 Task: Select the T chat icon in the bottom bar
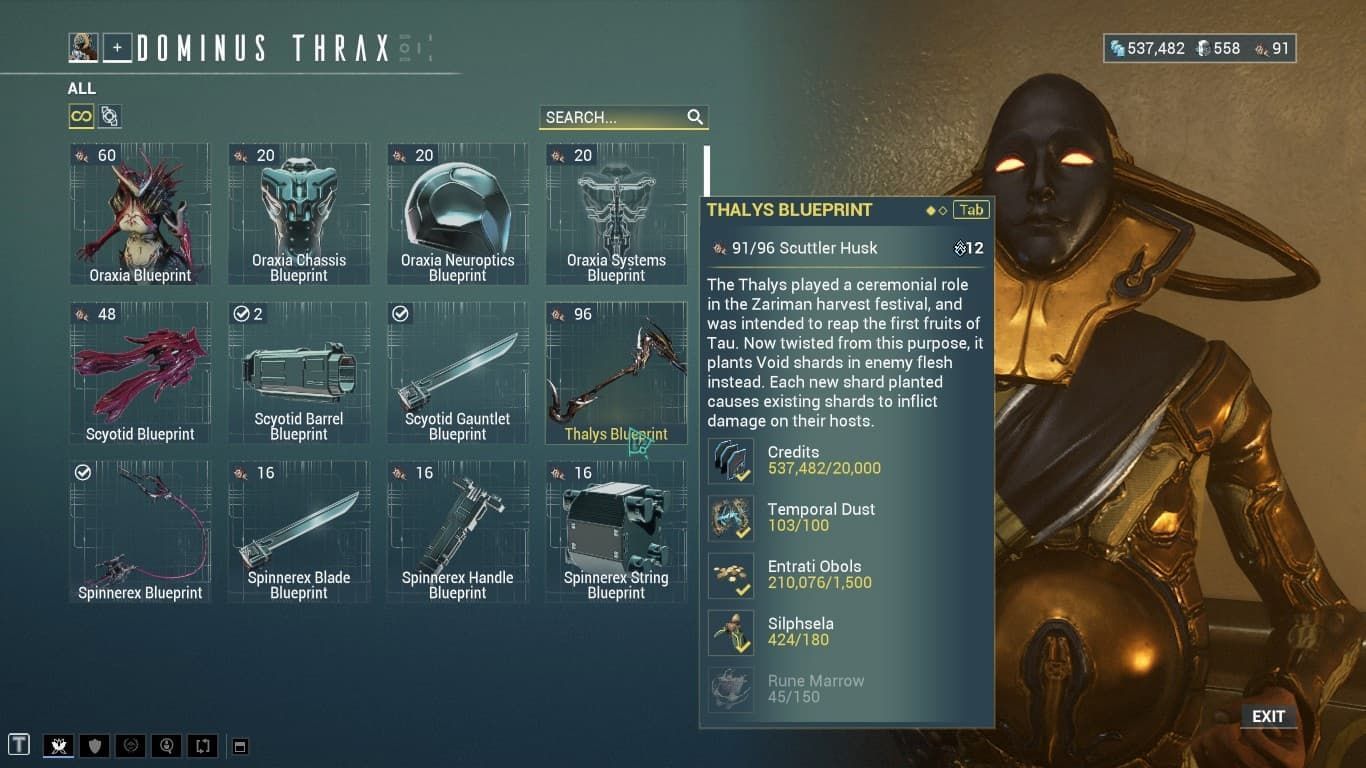pyautogui.click(x=19, y=745)
